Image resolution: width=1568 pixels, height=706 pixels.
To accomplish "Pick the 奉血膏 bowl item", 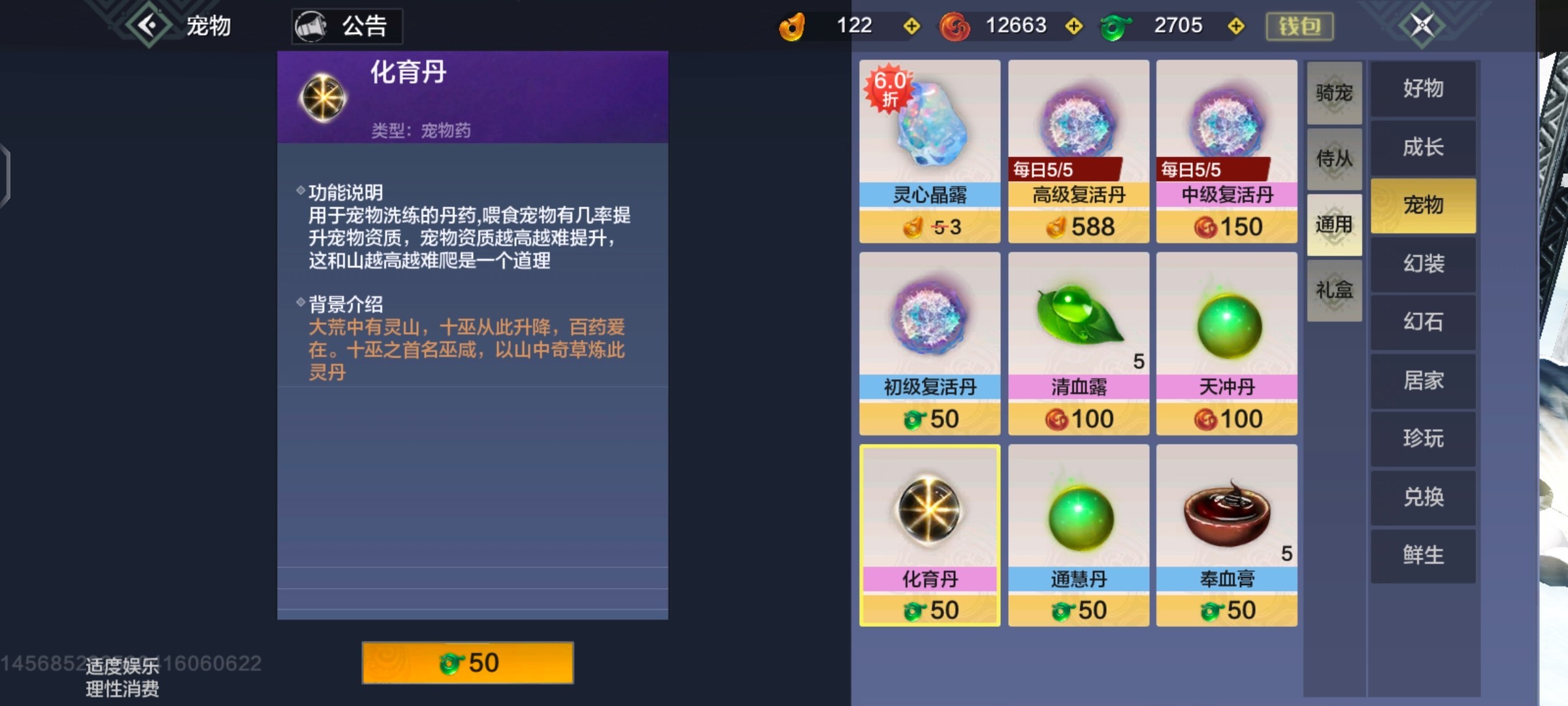I will 1226,535.
